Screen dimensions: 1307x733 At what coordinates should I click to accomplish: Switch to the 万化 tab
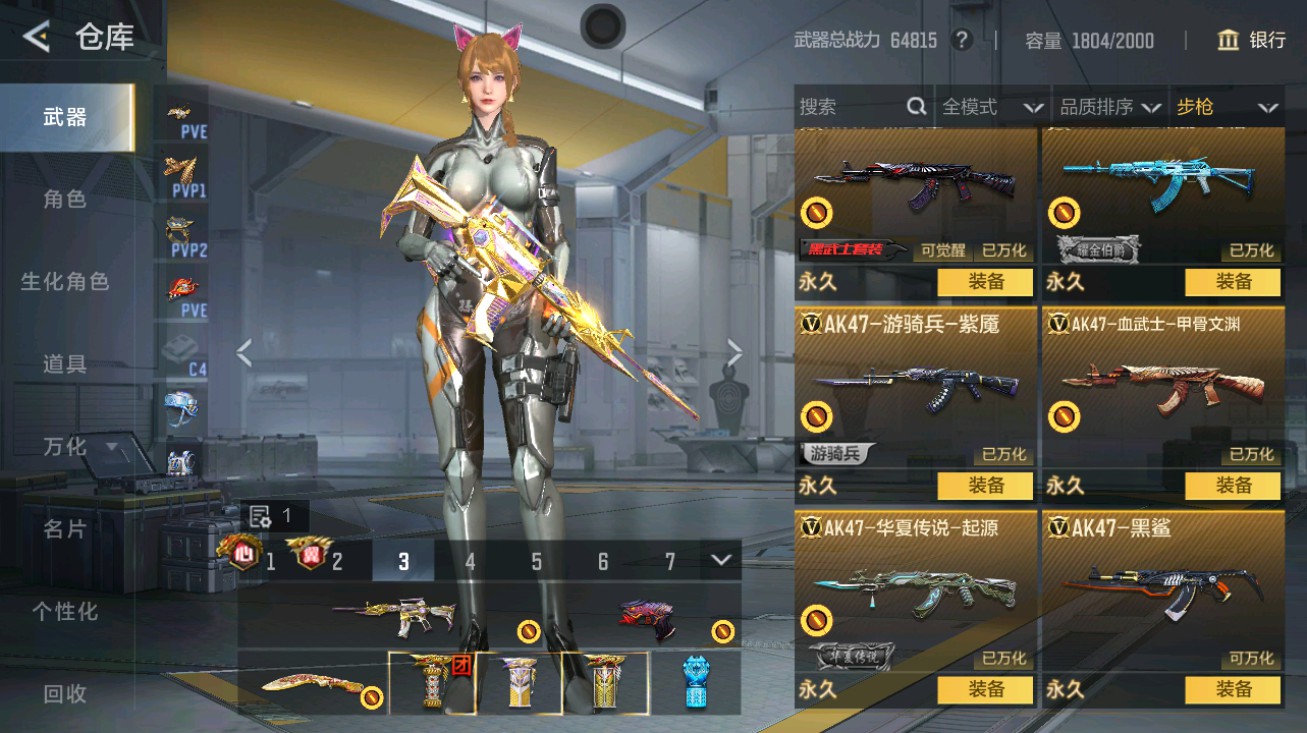point(62,447)
